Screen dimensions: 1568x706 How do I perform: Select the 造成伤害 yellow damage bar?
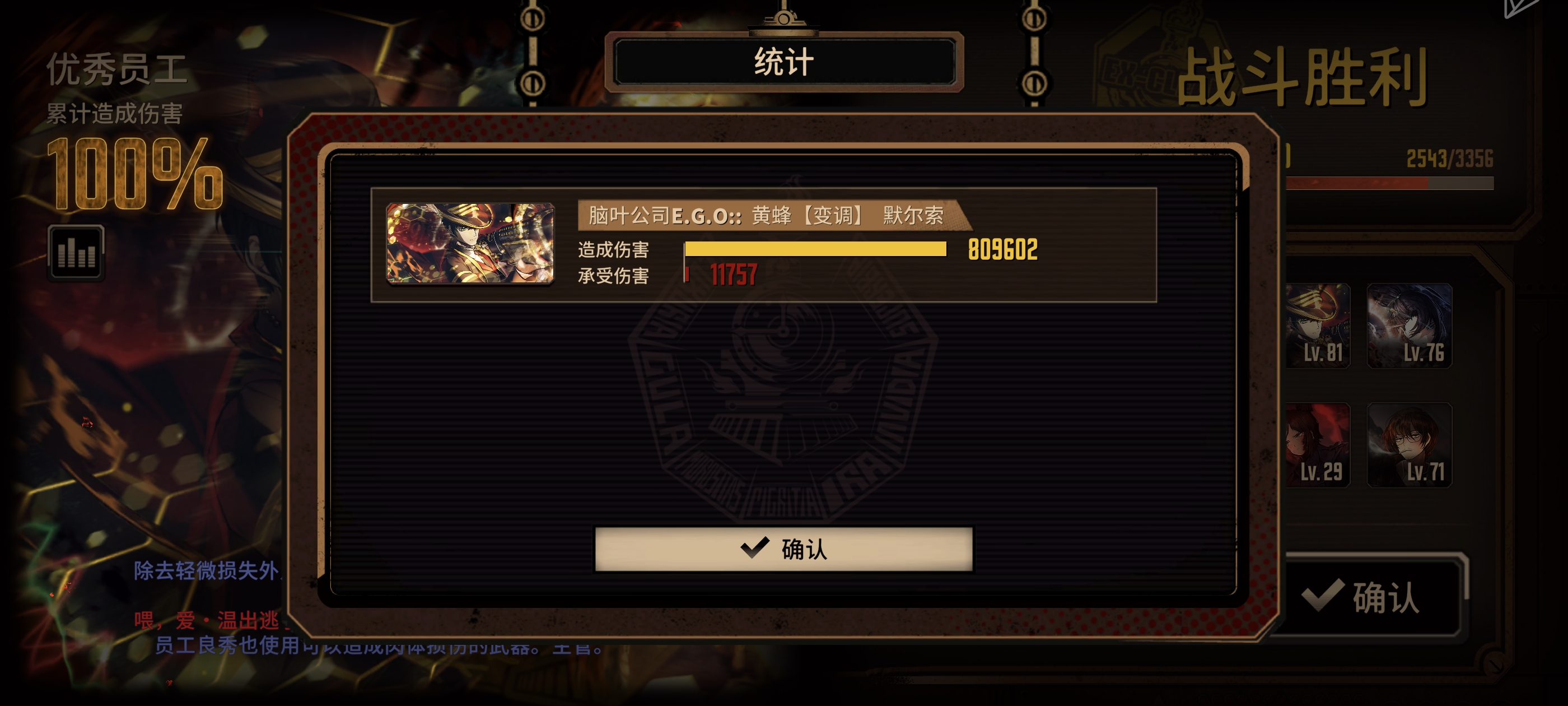[810, 249]
